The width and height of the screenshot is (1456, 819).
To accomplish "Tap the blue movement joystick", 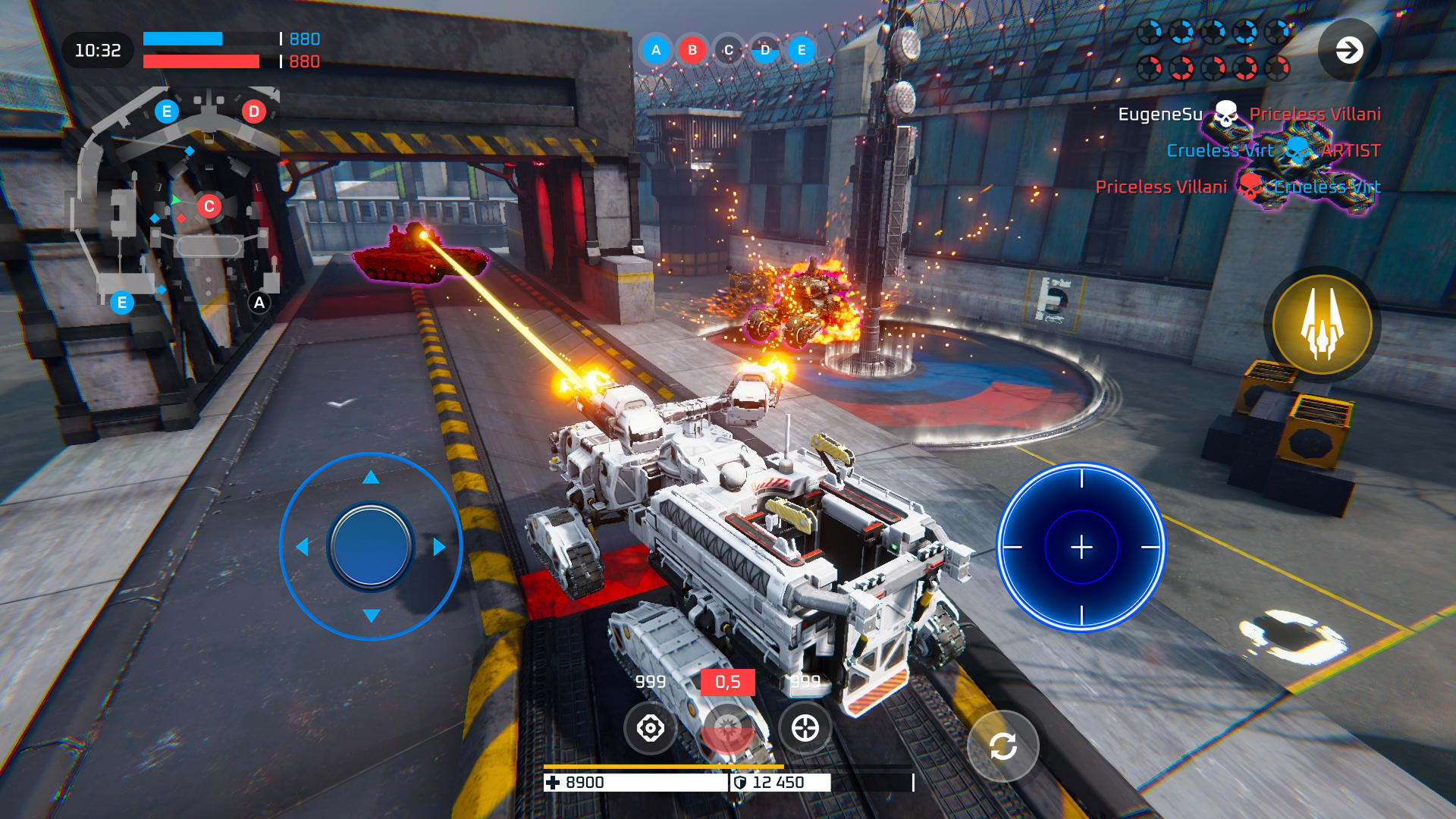I will coord(371,544).
